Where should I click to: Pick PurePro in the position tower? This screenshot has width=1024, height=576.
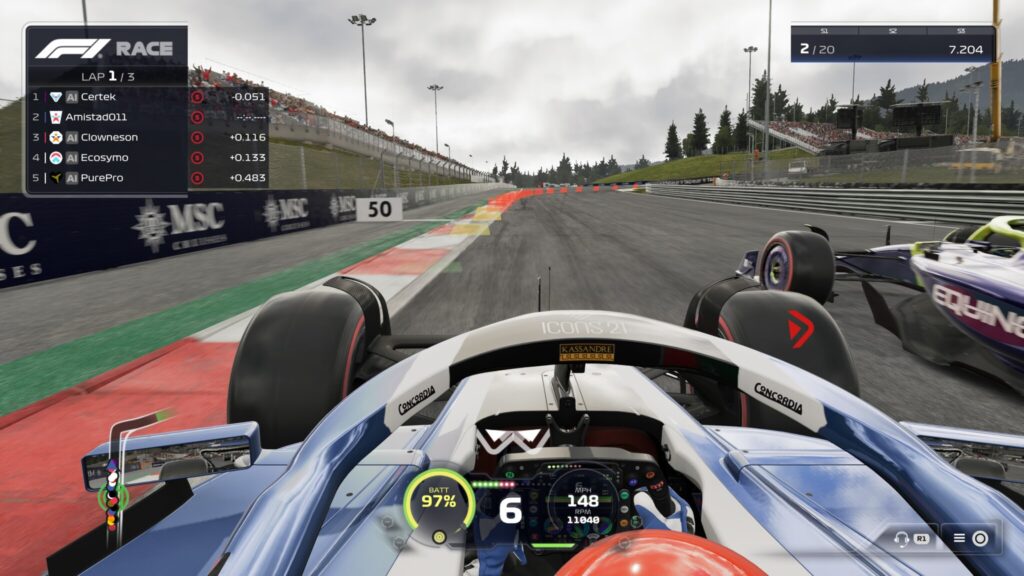point(108,177)
